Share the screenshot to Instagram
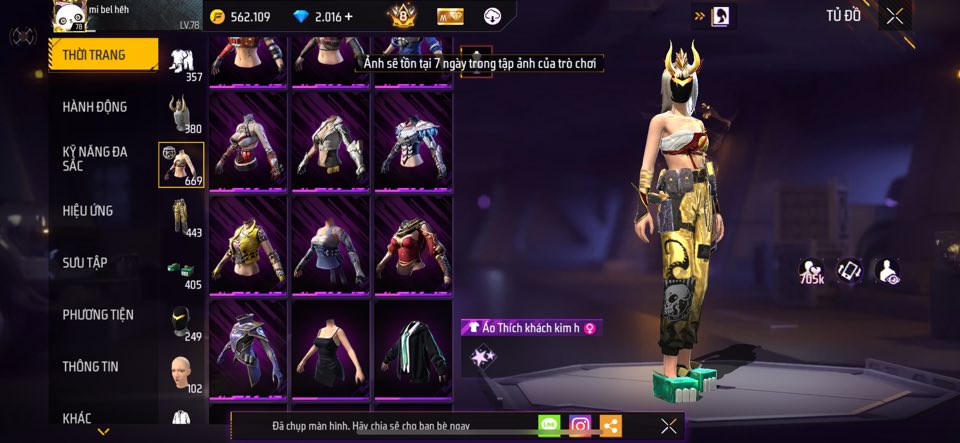Image resolution: width=960 pixels, height=443 pixels. [580, 426]
